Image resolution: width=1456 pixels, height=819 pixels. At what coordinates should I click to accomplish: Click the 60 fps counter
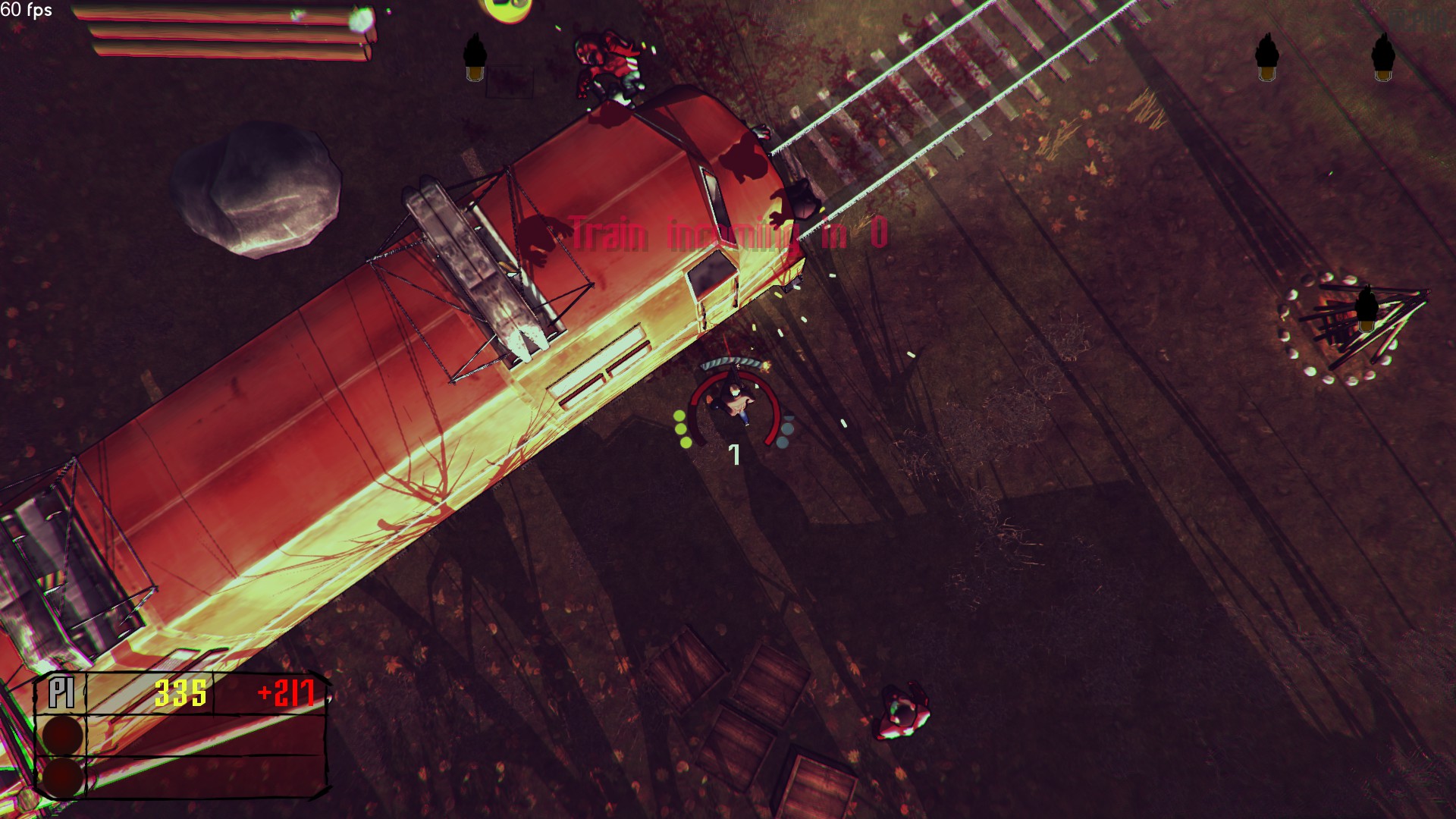coord(27,11)
